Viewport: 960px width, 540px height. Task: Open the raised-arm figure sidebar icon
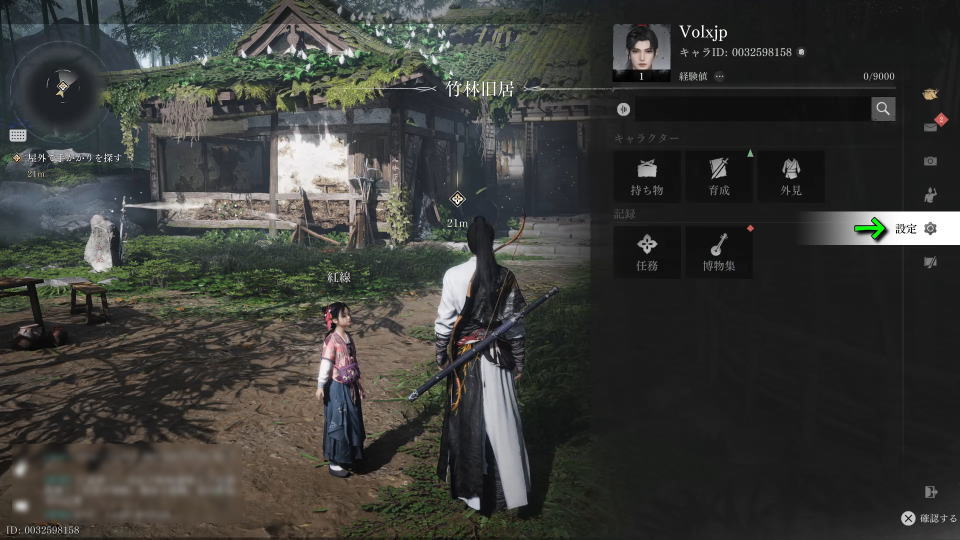(931, 194)
